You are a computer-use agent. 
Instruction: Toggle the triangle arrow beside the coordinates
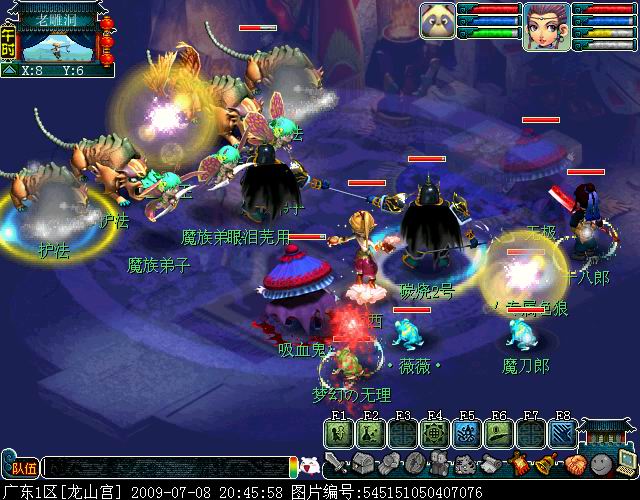[x=10, y=71]
